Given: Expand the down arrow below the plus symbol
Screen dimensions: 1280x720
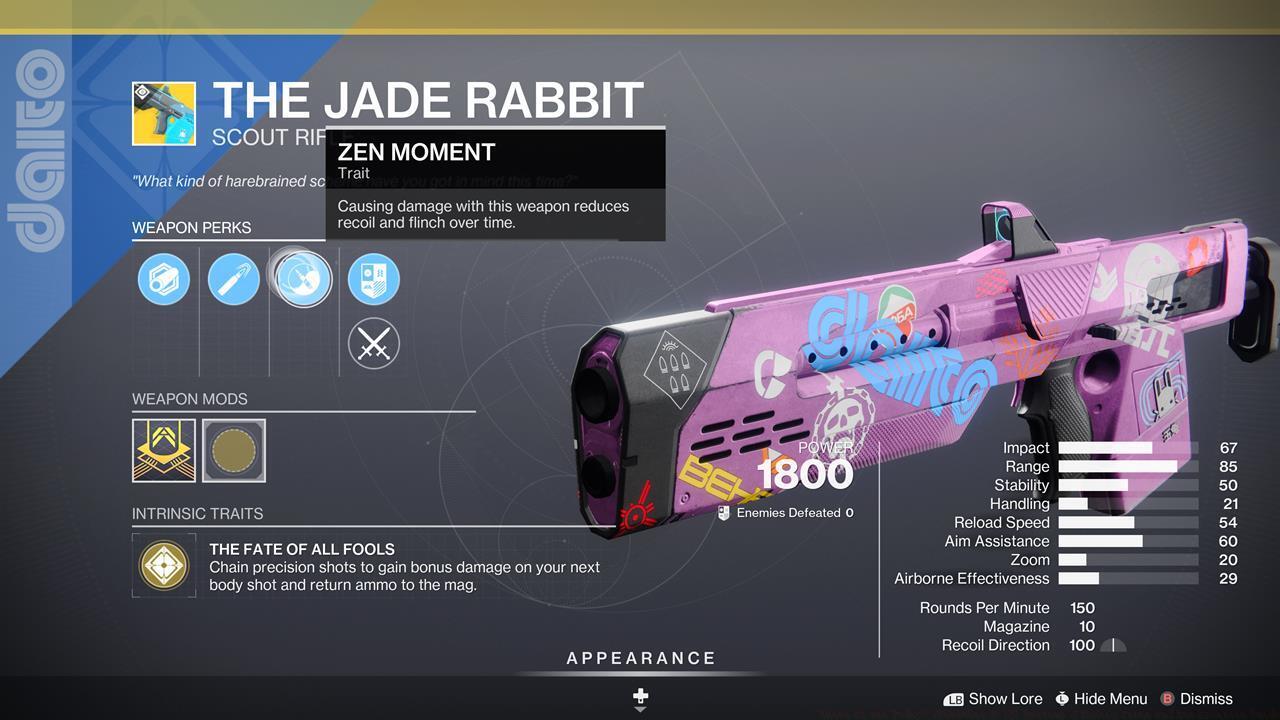Looking at the screenshot, I should 640,710.
